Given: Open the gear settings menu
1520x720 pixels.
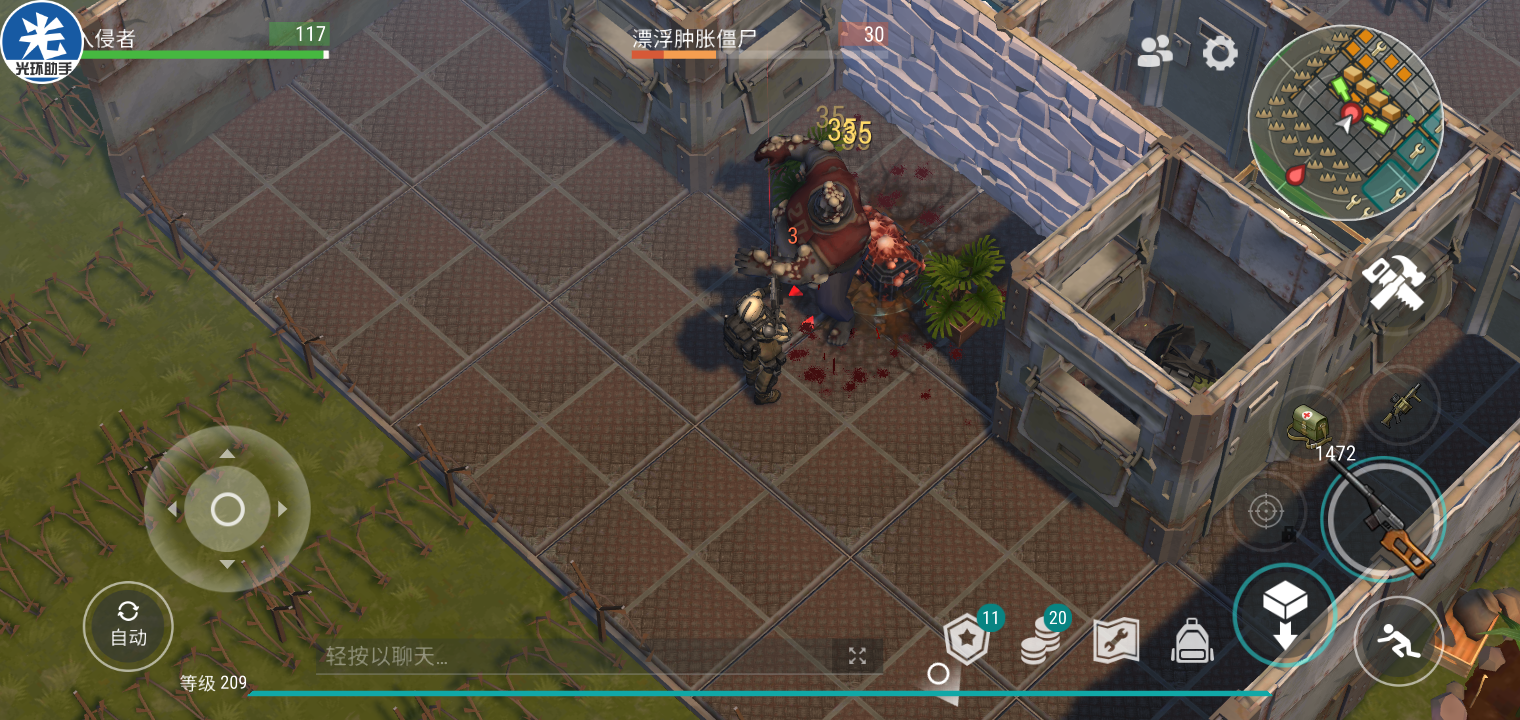Looking at the screenshot, I should pyautogui.click(x=1220, y=52).
